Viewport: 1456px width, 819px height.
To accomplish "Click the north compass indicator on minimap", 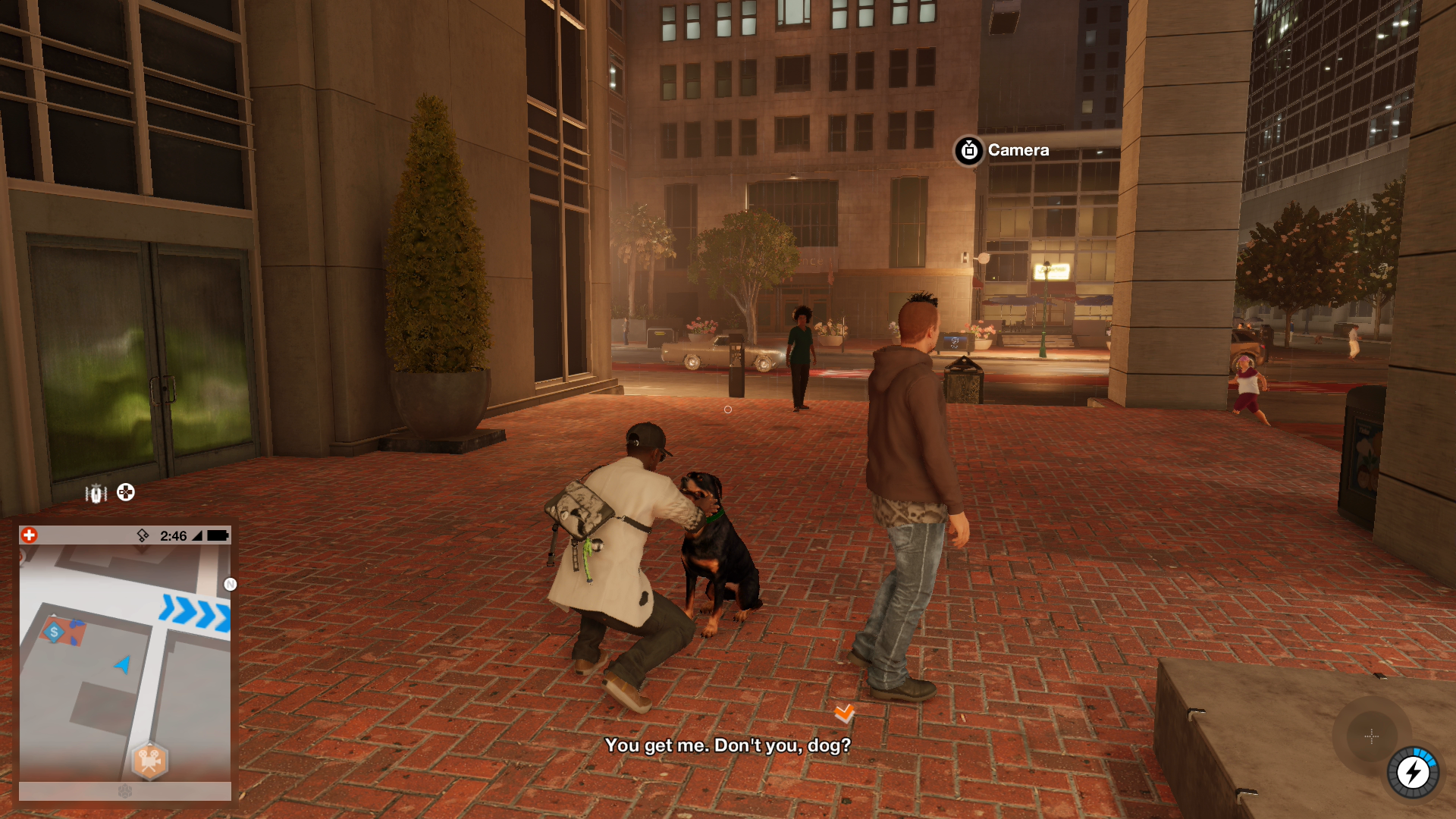I will pyautogui.click(x=231, y=584).
